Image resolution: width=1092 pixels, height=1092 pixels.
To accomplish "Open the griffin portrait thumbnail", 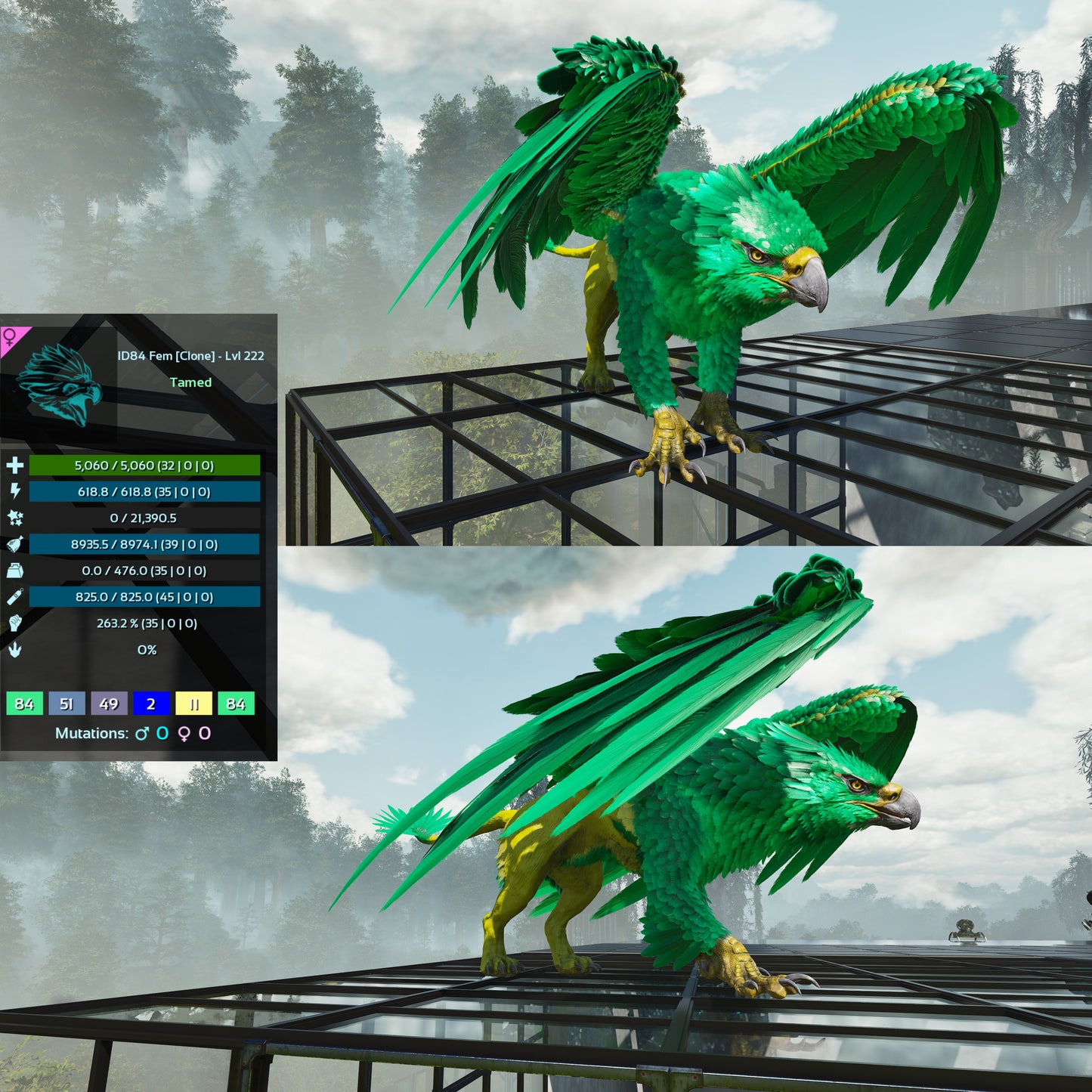I will [x=59, y=384].
